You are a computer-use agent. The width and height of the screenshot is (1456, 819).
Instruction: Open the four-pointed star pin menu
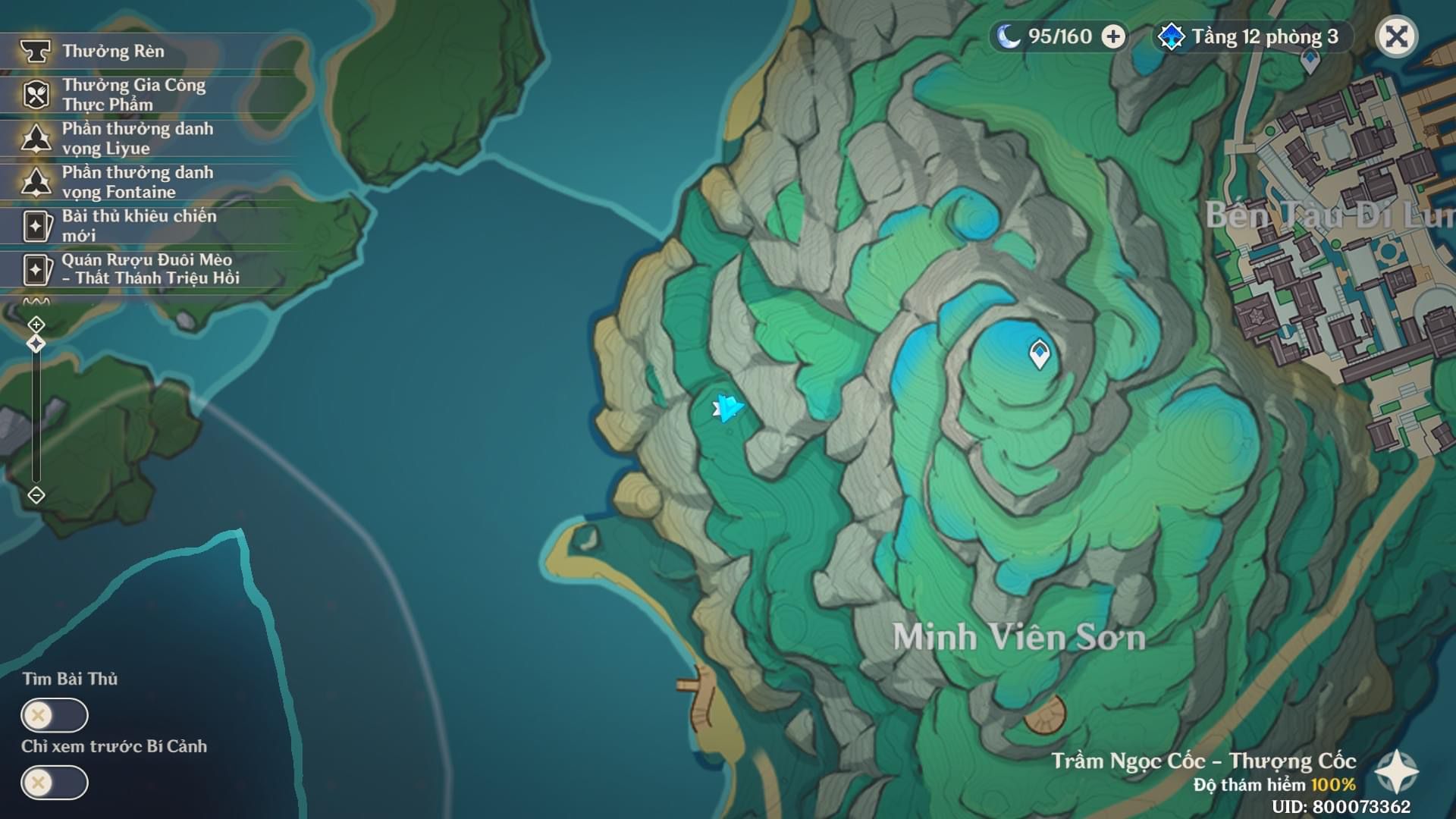[x=1396, y=772]
